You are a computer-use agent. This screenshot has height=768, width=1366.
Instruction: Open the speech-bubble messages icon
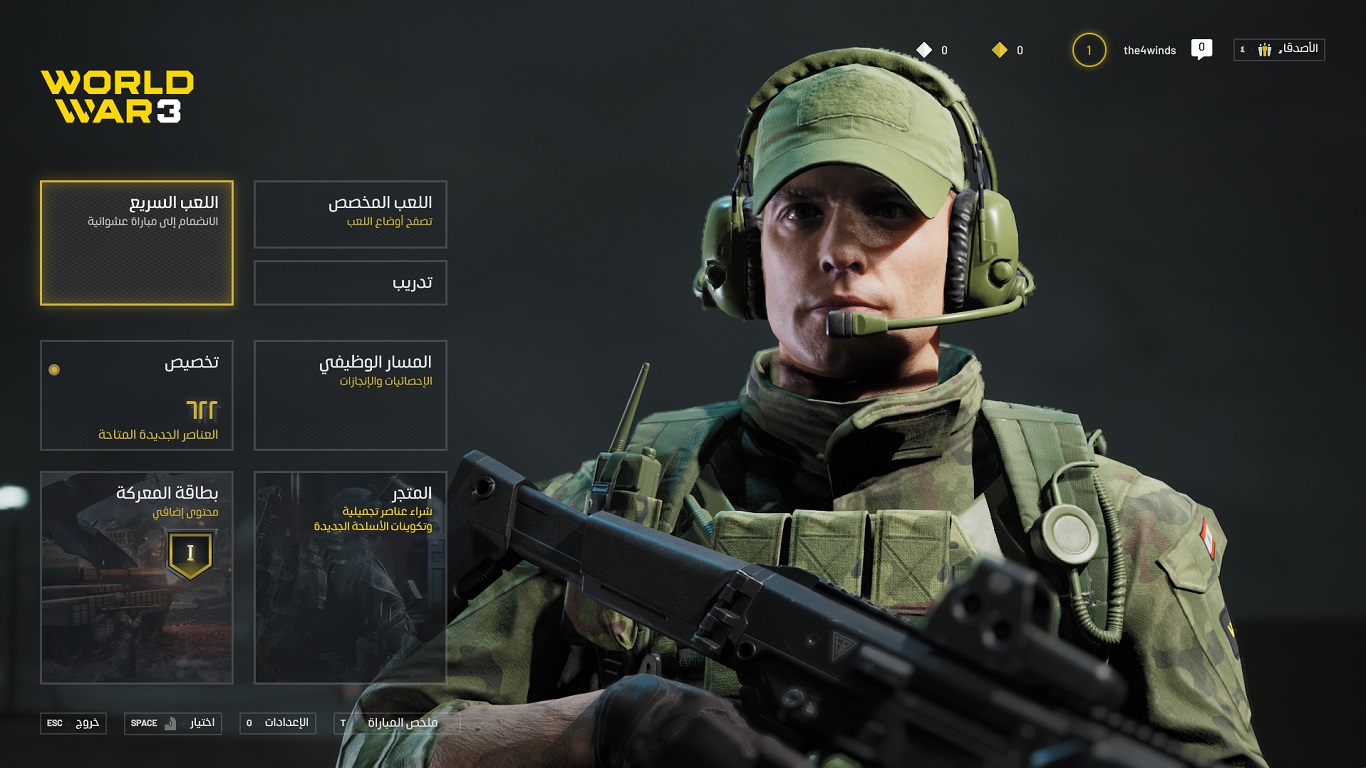pos(1201,49)
